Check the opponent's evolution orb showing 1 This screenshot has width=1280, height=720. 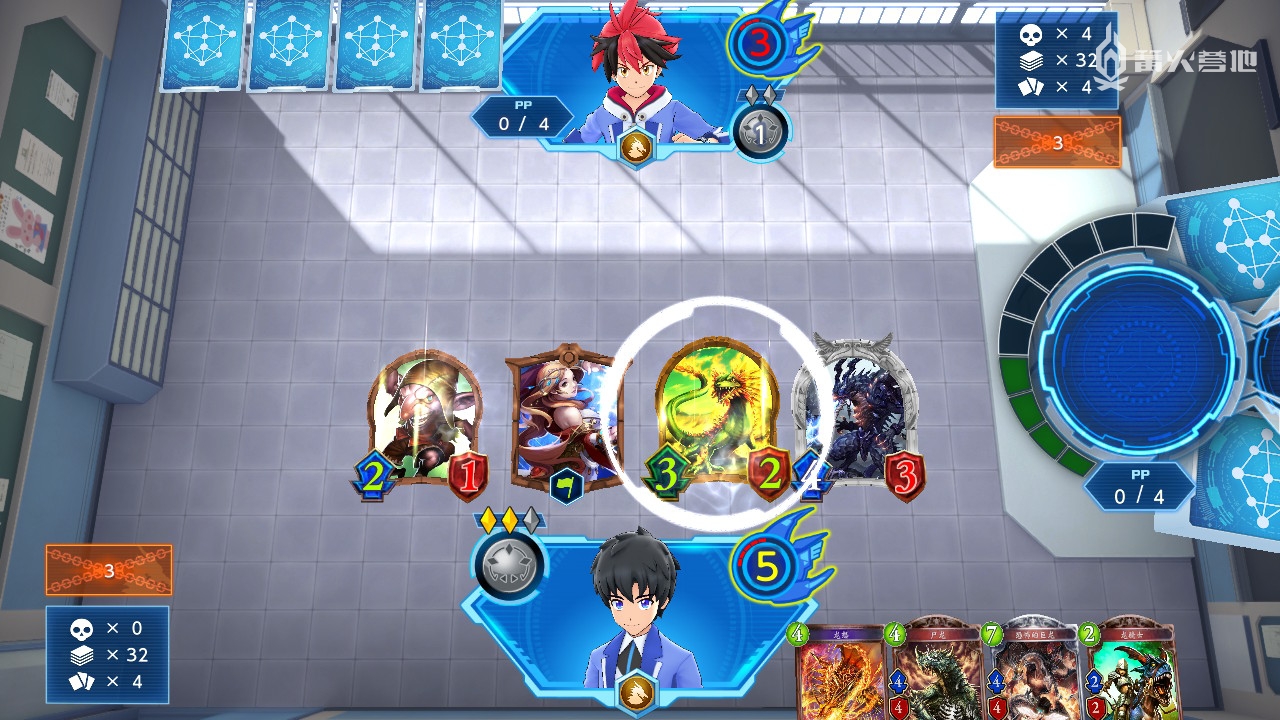761,131
